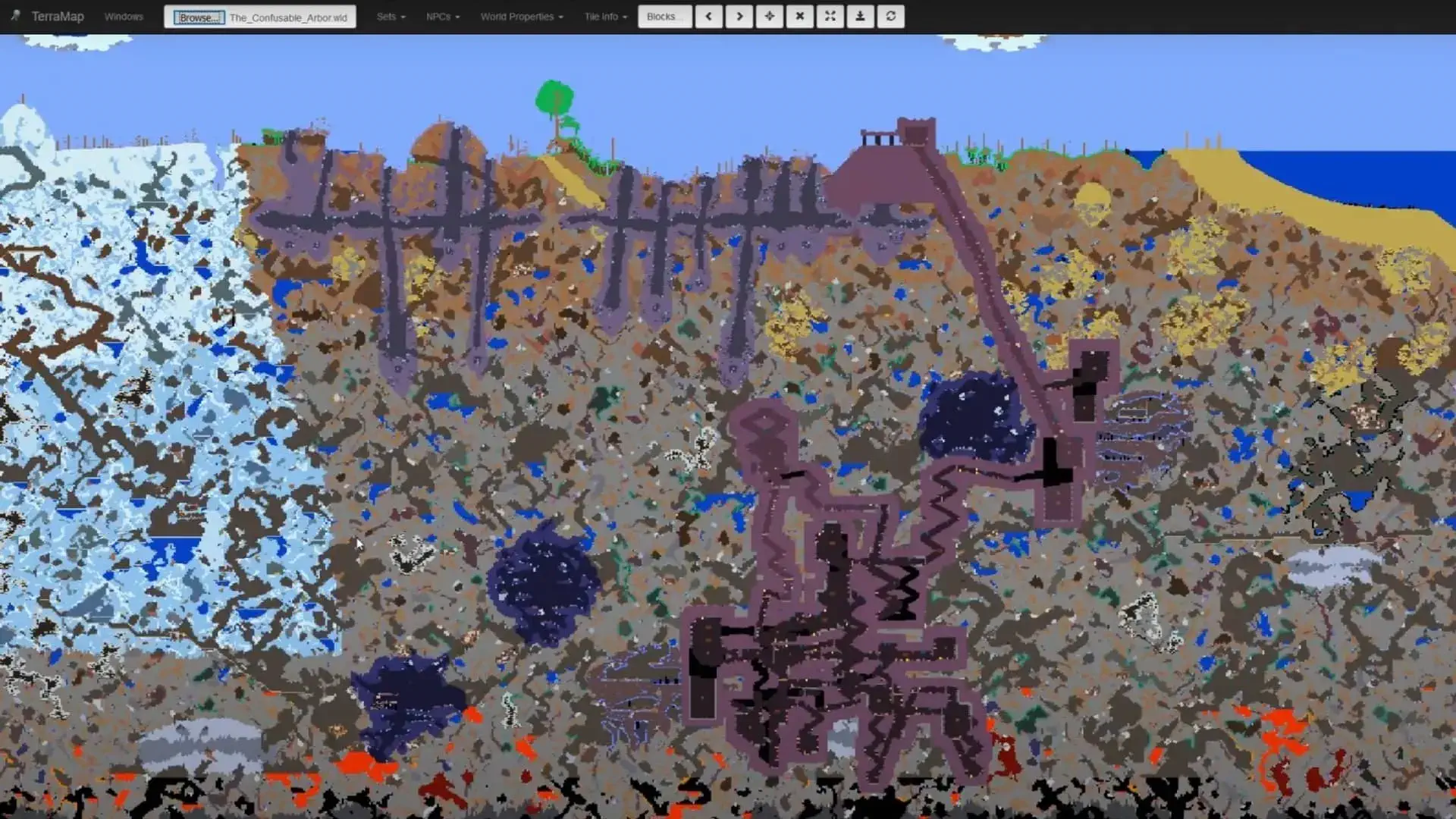Click the The_Confusable_Arbor.wld filename field
The image size is (1456, 819).
click(x=290, y=17)
